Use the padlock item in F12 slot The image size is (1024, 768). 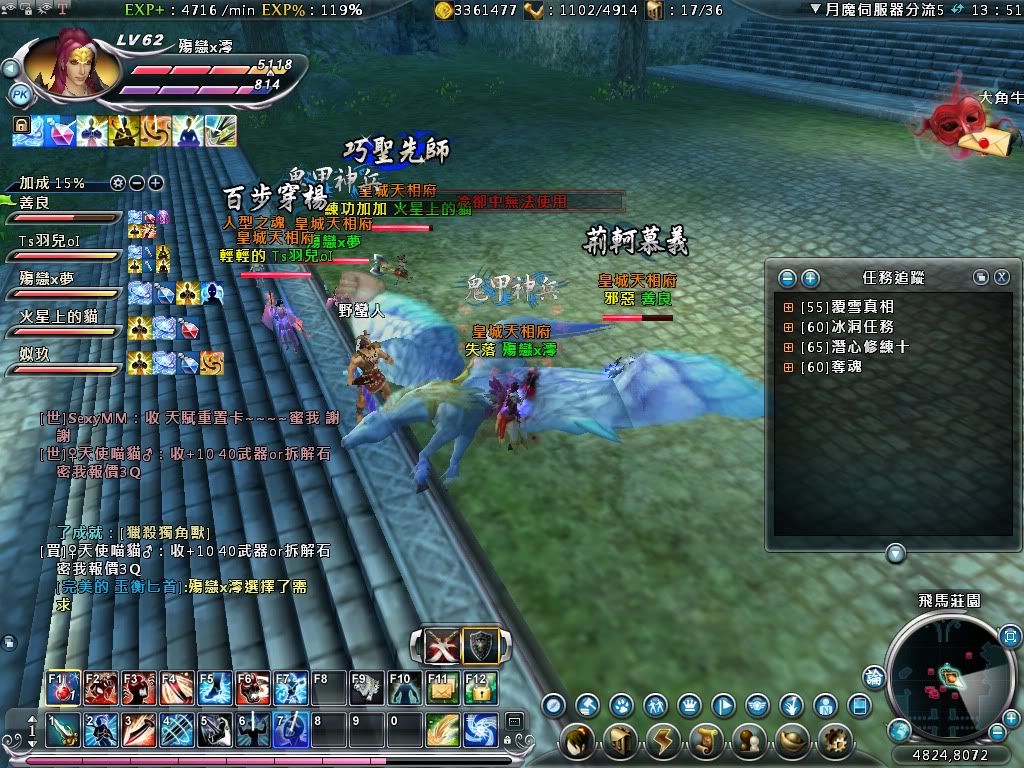[481, 688]
